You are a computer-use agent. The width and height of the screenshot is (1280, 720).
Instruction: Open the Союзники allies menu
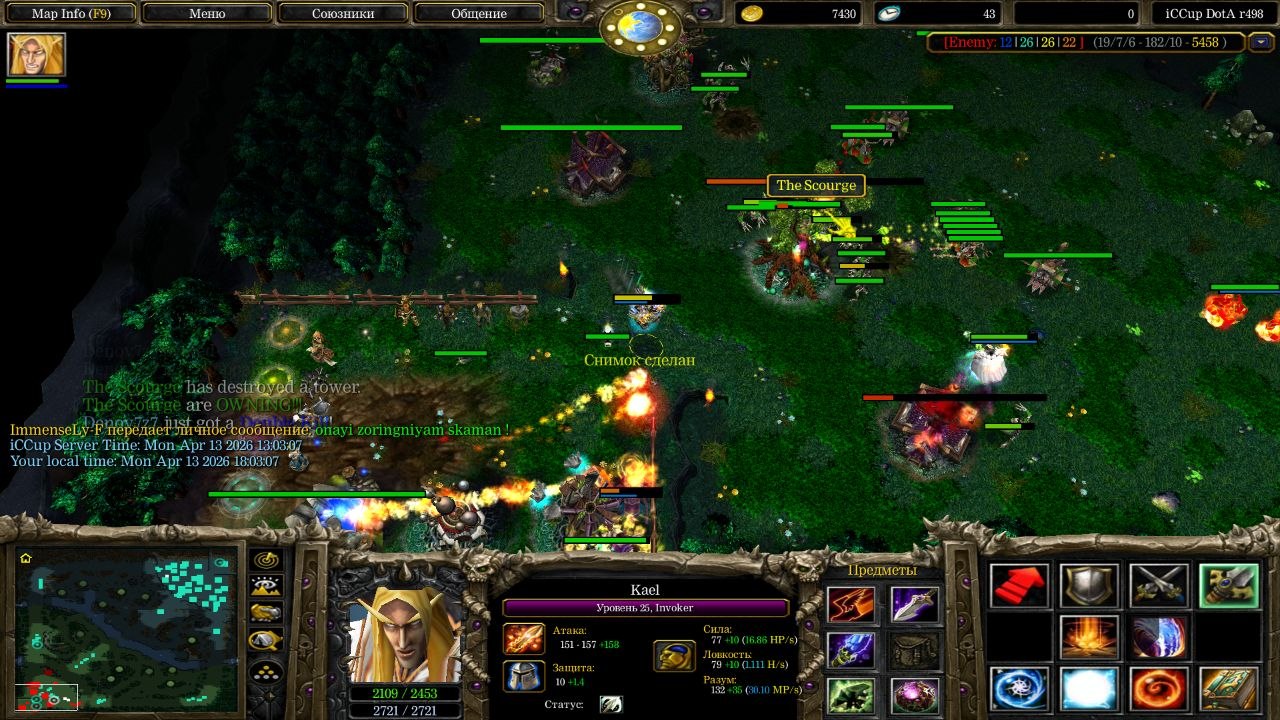[x=342, y=14]
